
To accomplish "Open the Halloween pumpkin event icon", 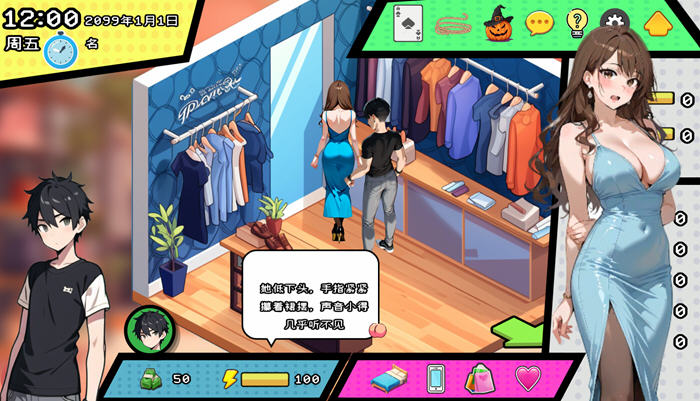I will (x=498, y=23).
